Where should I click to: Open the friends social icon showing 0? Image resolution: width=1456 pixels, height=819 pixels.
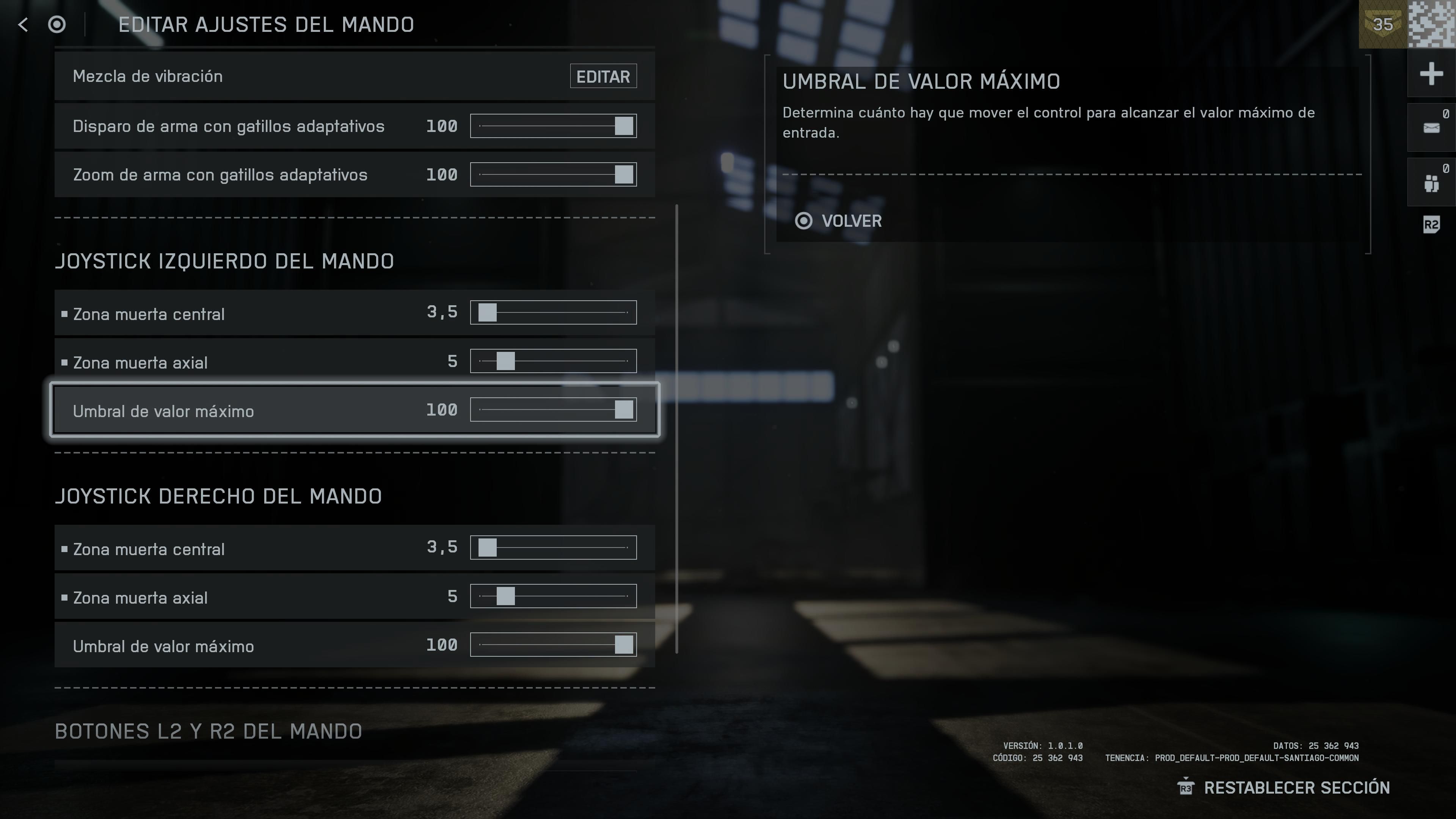pyautogui.click(x=1431, y=182)
